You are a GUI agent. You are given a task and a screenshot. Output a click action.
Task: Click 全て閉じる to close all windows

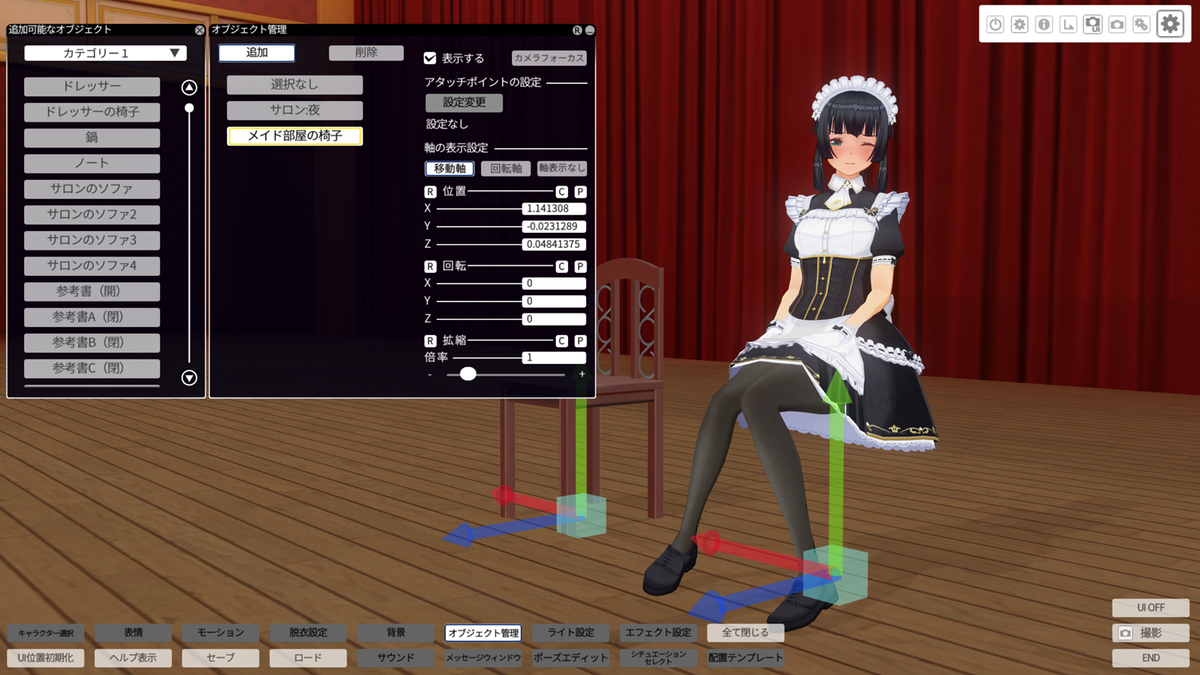[x=745, y=633]
